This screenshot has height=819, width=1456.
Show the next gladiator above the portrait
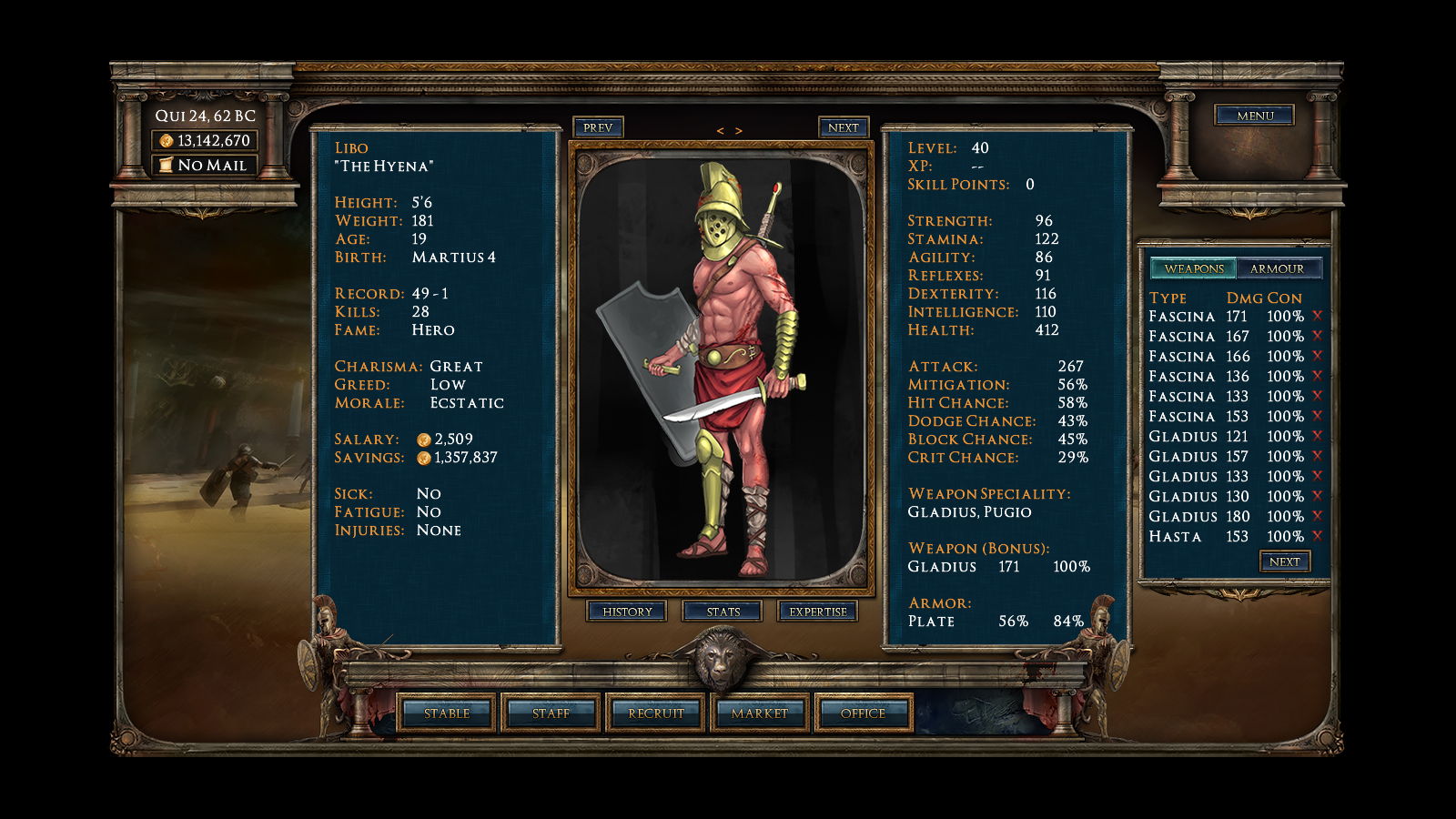(843, 127)
